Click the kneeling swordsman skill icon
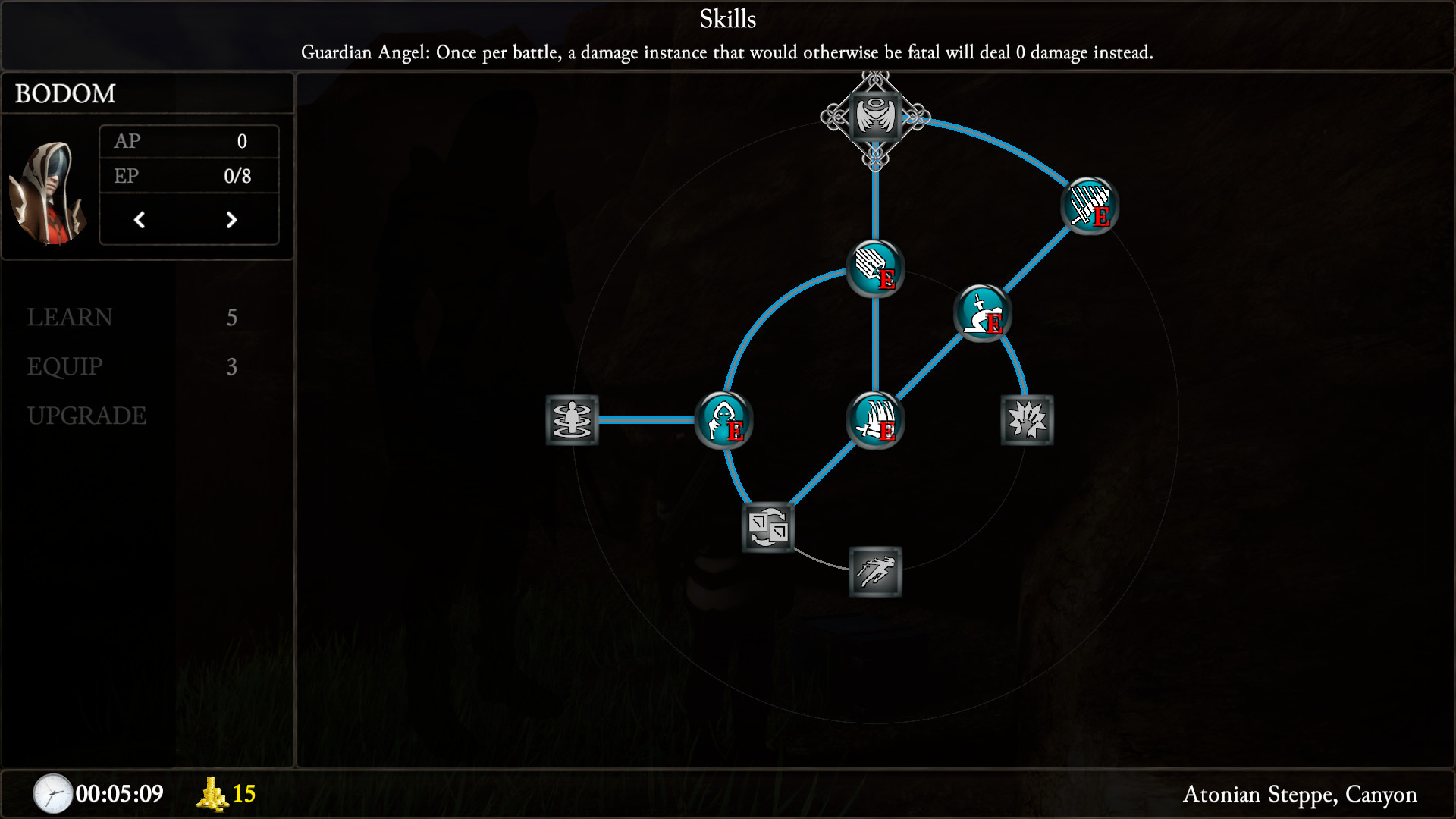The width and height of the screenshot is (1456, 819). pos(982,313)
